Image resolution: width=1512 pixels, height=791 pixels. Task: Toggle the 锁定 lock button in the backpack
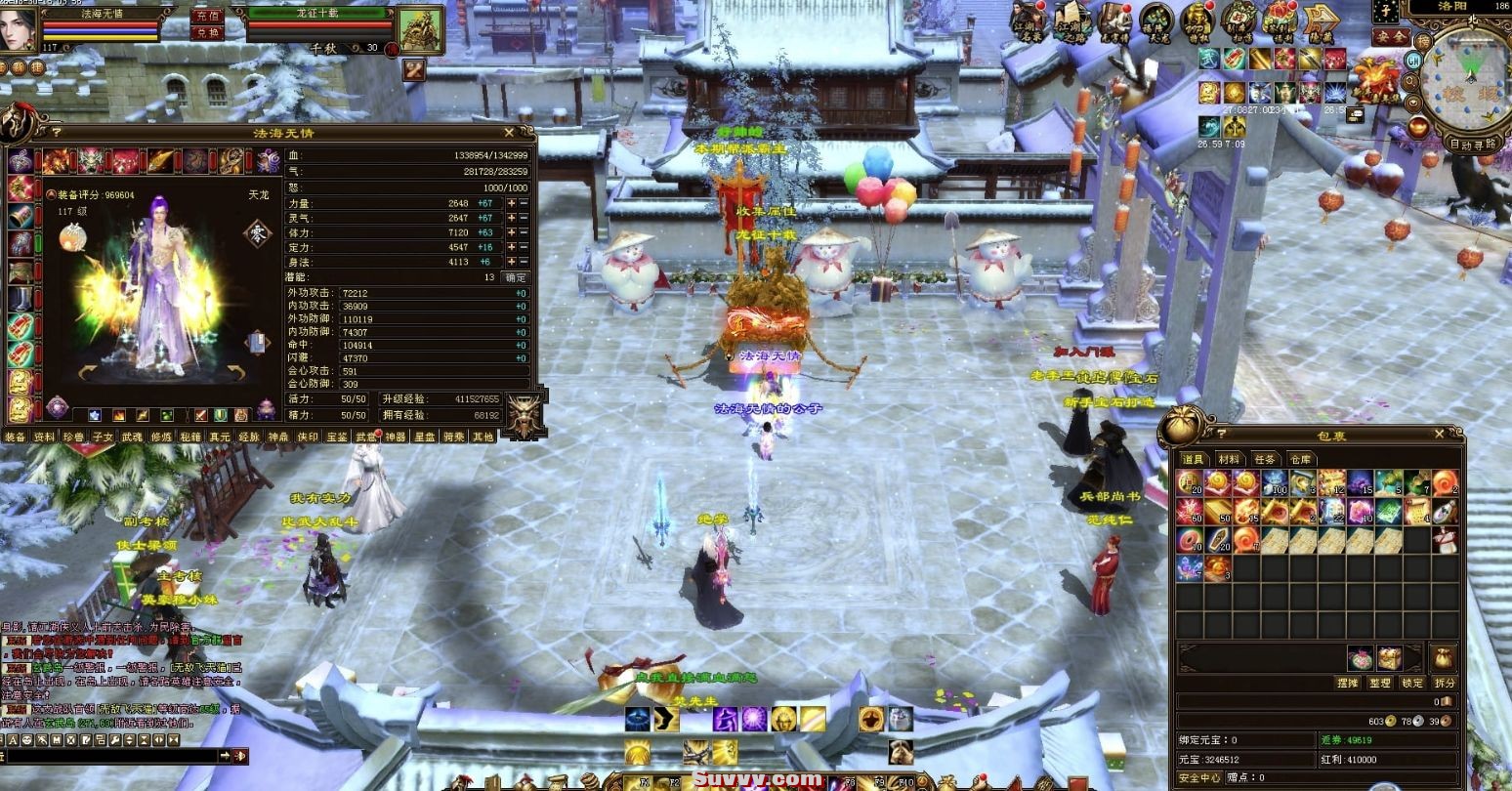[x=1412, y=682]
